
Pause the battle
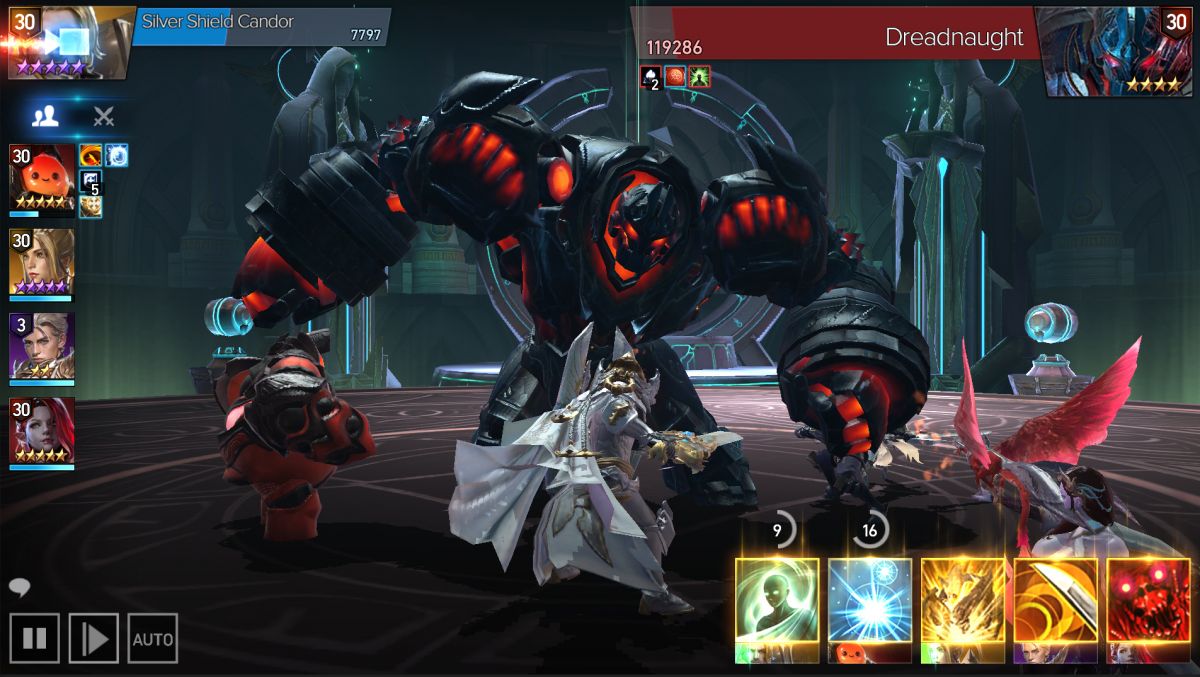point(34,638)
